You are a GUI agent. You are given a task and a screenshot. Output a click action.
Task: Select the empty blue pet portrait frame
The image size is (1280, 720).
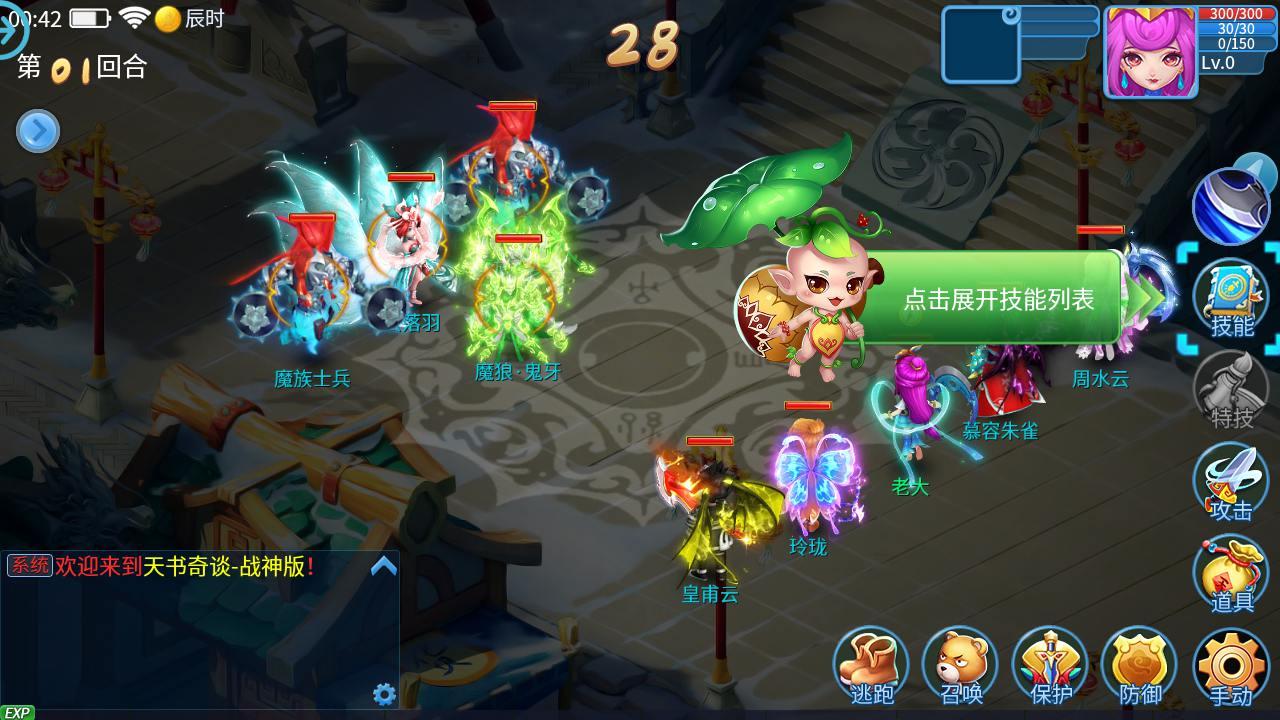[x=980, y=45]
